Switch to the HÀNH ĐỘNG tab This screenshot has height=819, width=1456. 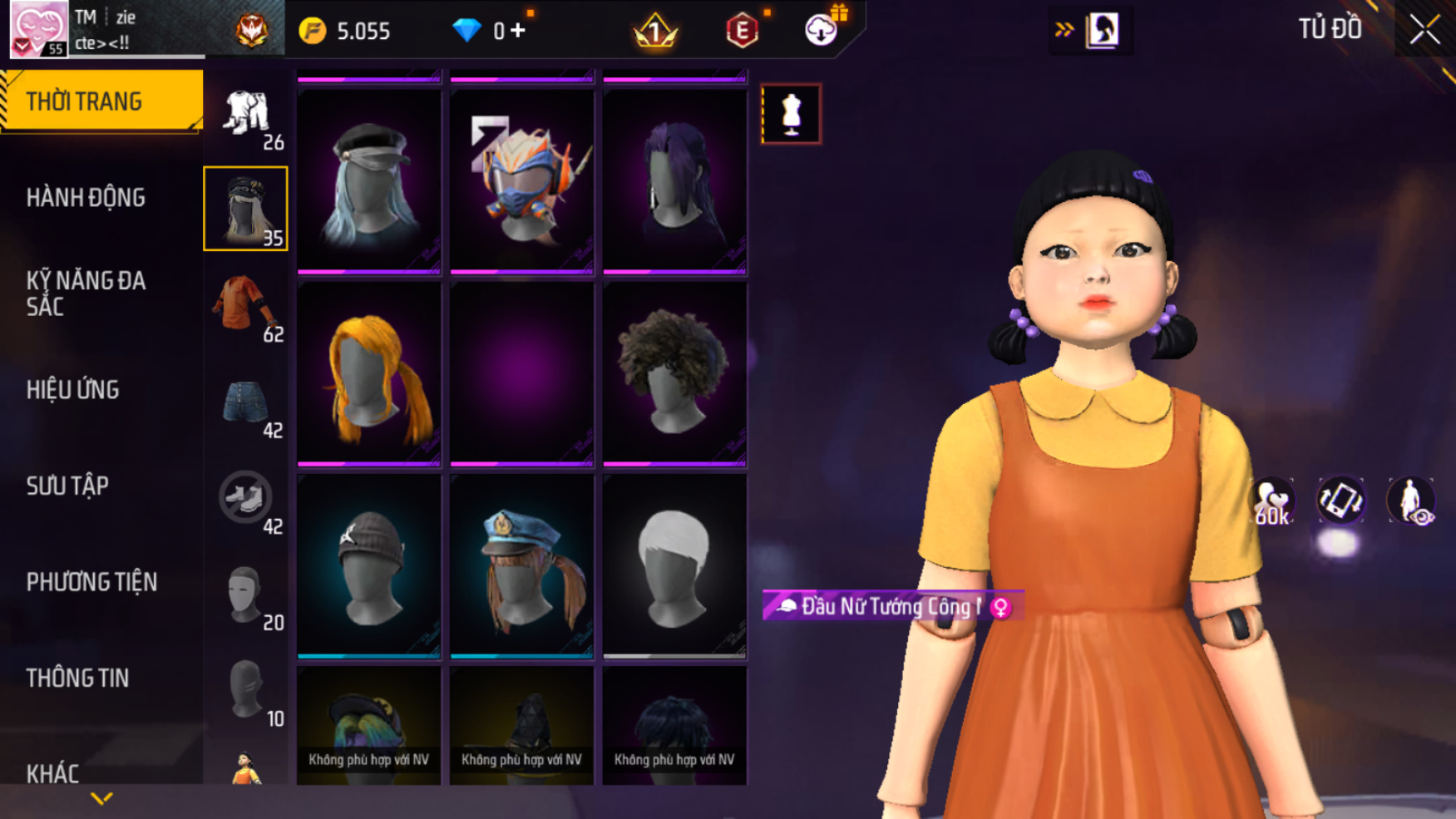coord(86,198)
